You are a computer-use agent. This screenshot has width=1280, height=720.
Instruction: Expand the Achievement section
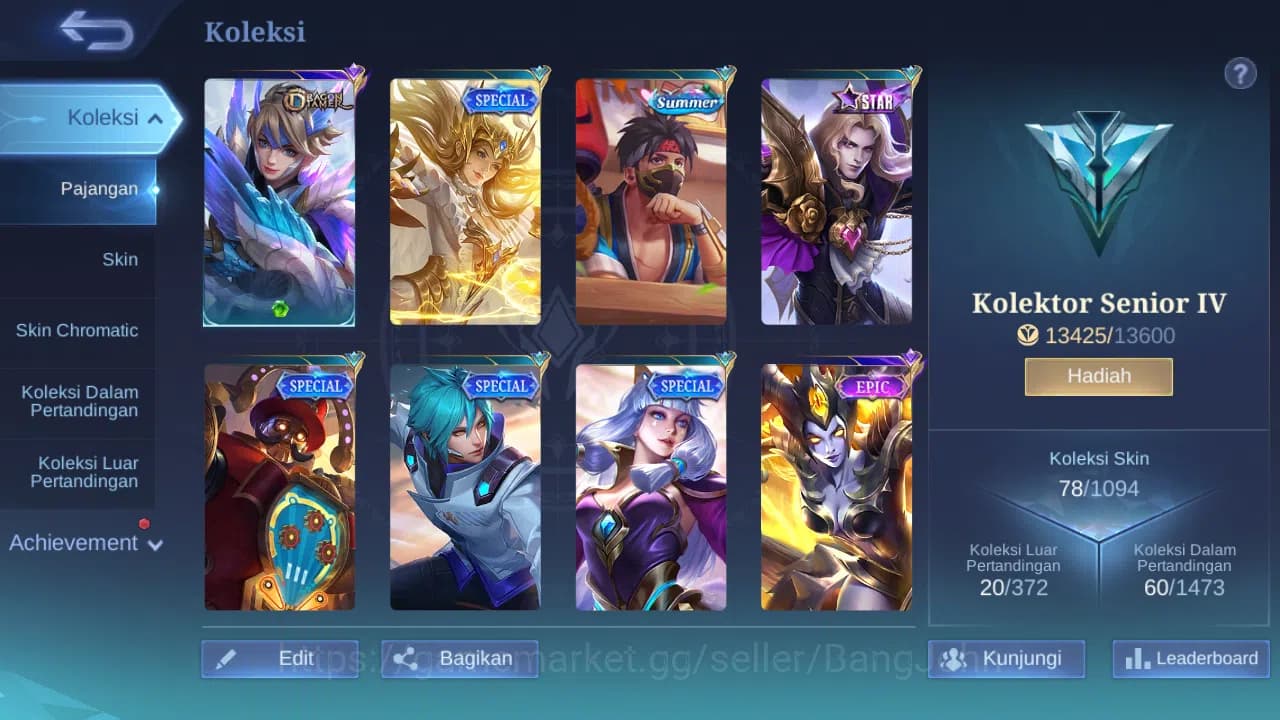pos(74,543)
